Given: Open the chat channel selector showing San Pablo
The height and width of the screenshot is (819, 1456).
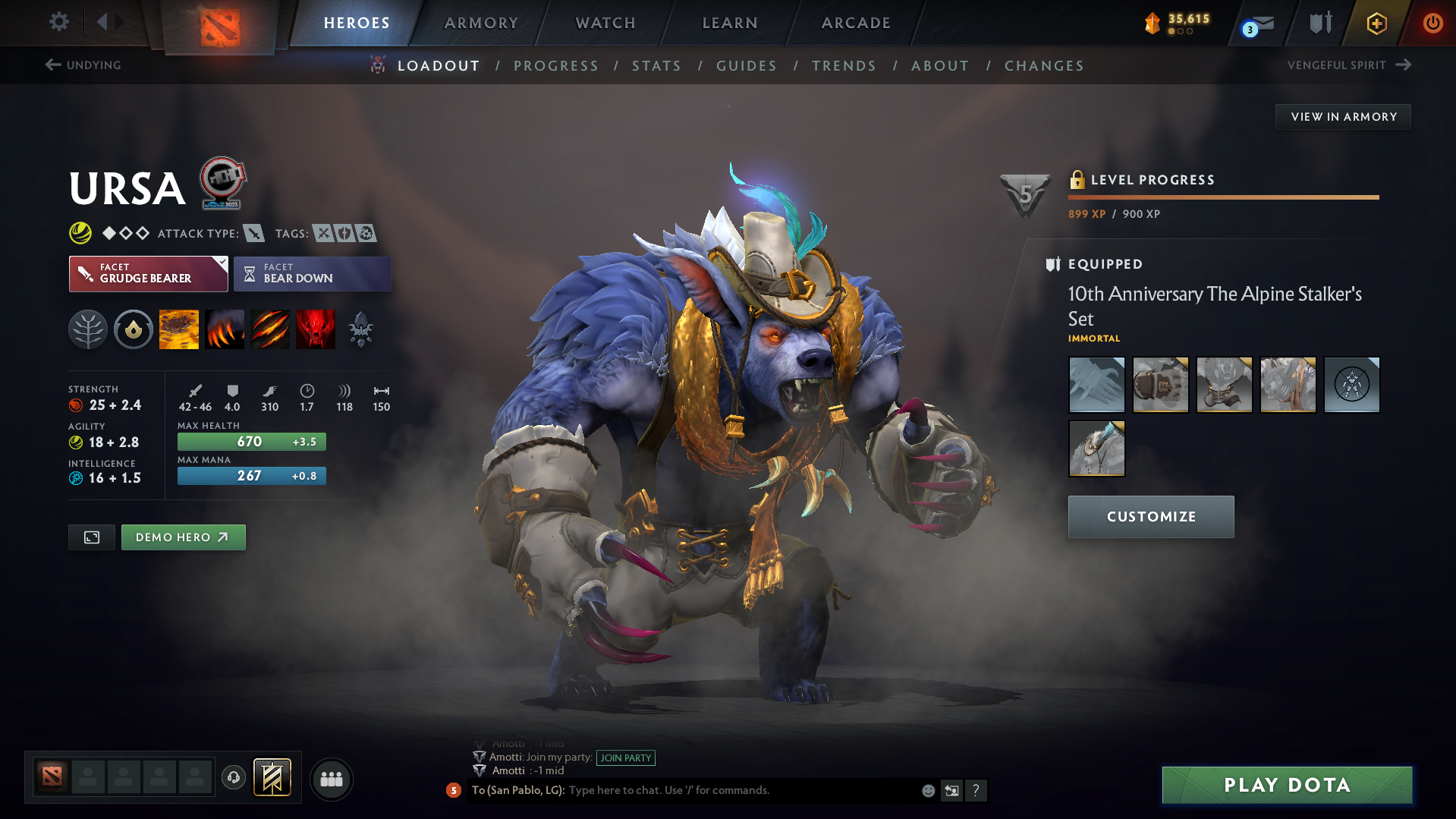Looking at the screenshot, I should pos(519,790).
